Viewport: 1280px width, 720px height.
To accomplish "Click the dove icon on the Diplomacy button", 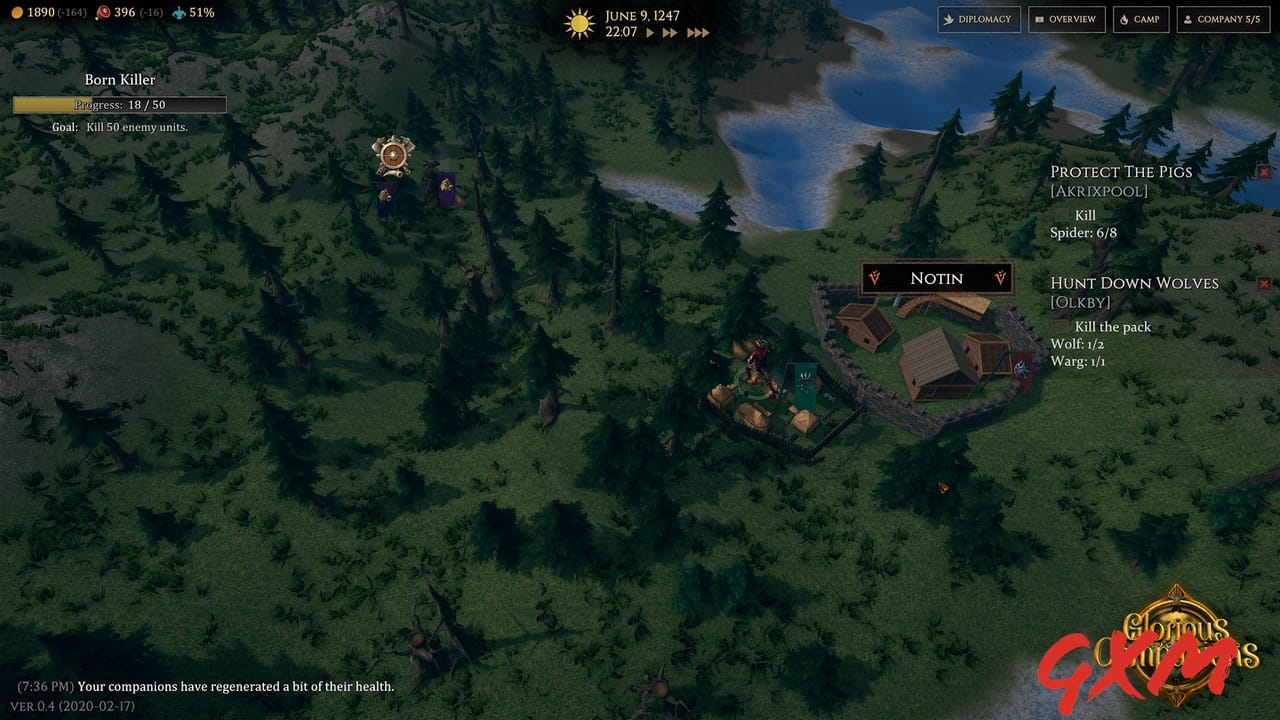I will point(948,19).
